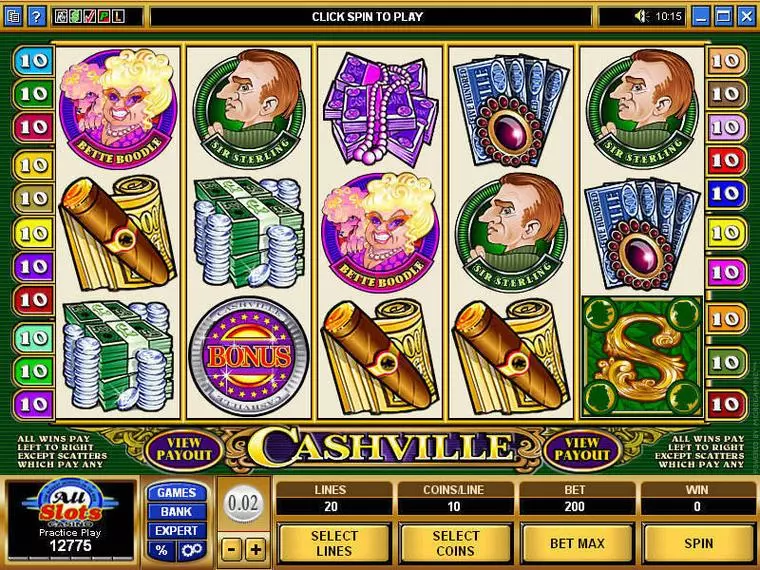Screen dimensions: 760x570
Task: Click the BET MAX button
Action: tap(577, 543)
